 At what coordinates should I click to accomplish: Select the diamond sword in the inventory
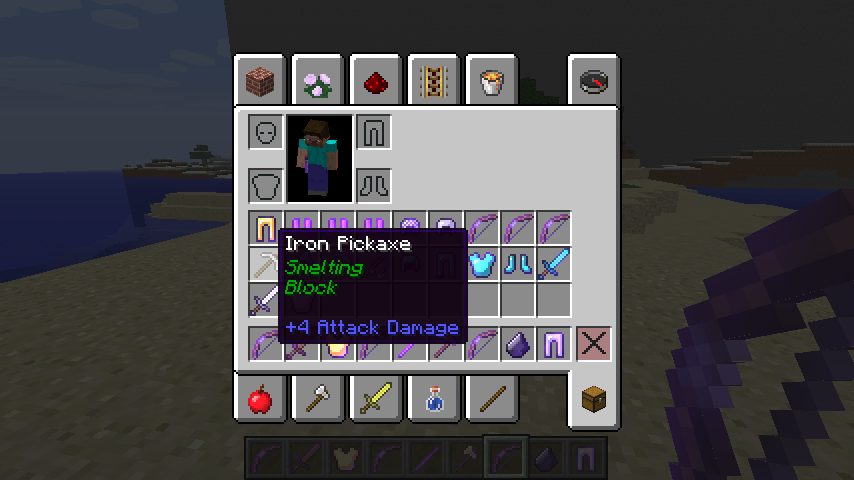click(x=553, y=264)
